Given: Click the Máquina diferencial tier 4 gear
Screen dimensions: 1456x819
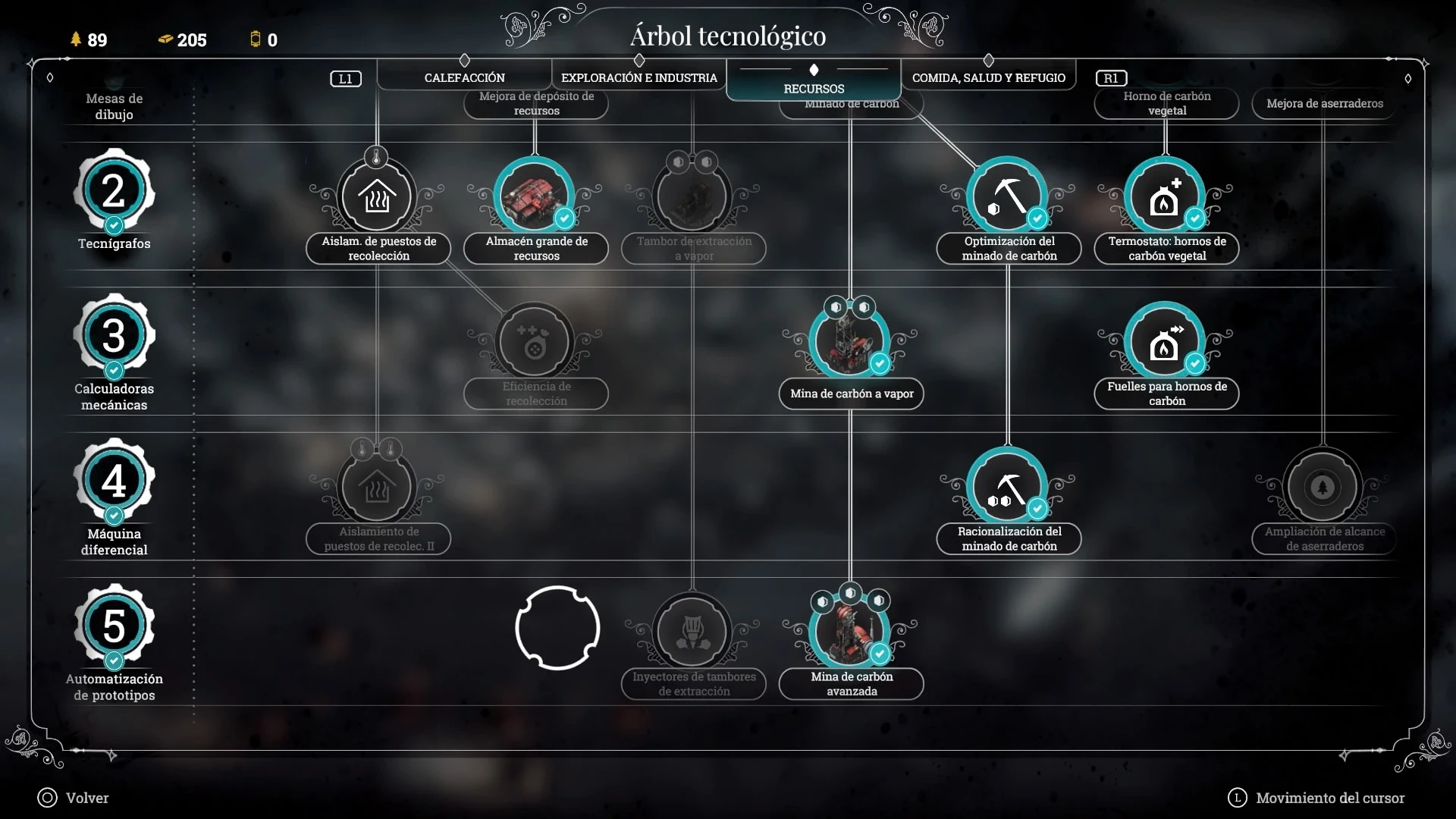Looking at the screenshot, I should (114, 481).
